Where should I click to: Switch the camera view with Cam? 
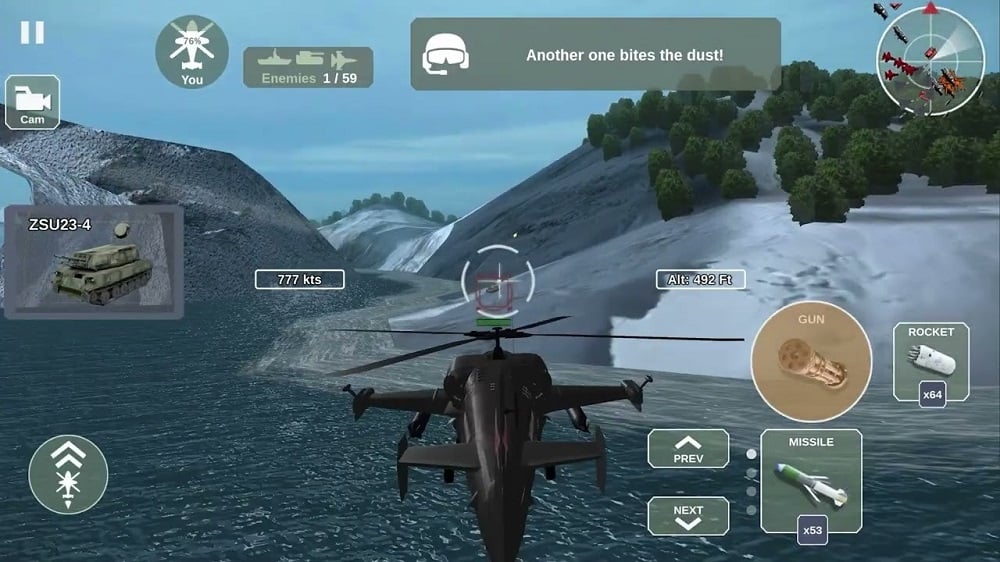(x=32, y=102)
